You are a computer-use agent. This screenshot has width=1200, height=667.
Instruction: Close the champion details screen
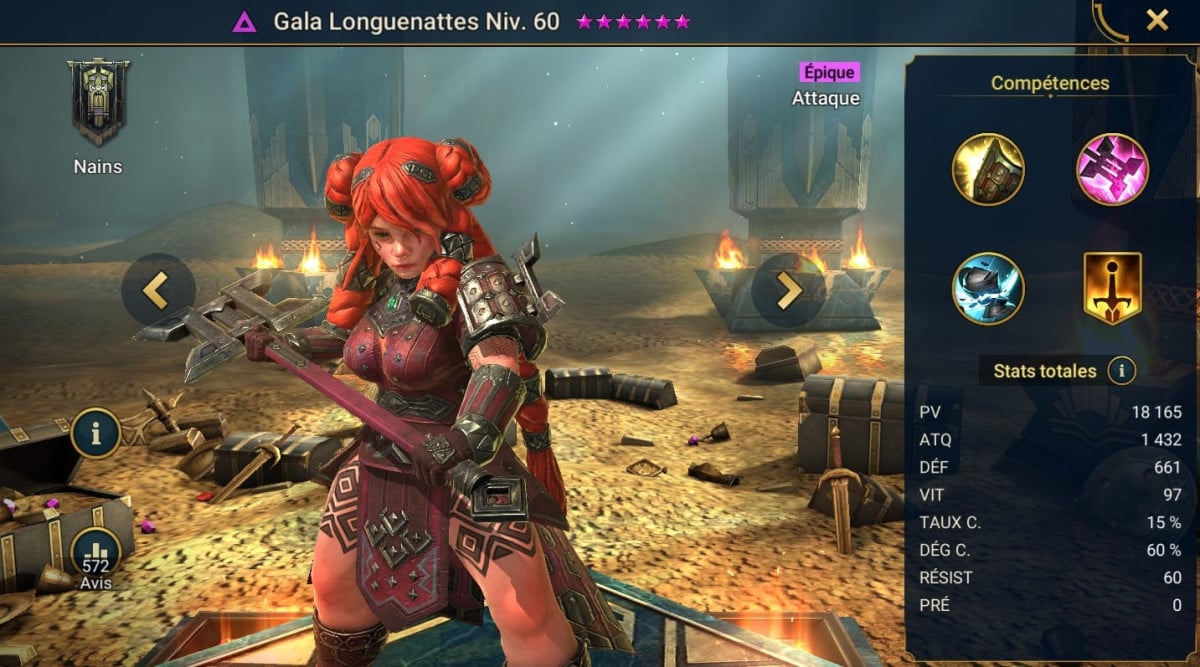coord(1157,20)
